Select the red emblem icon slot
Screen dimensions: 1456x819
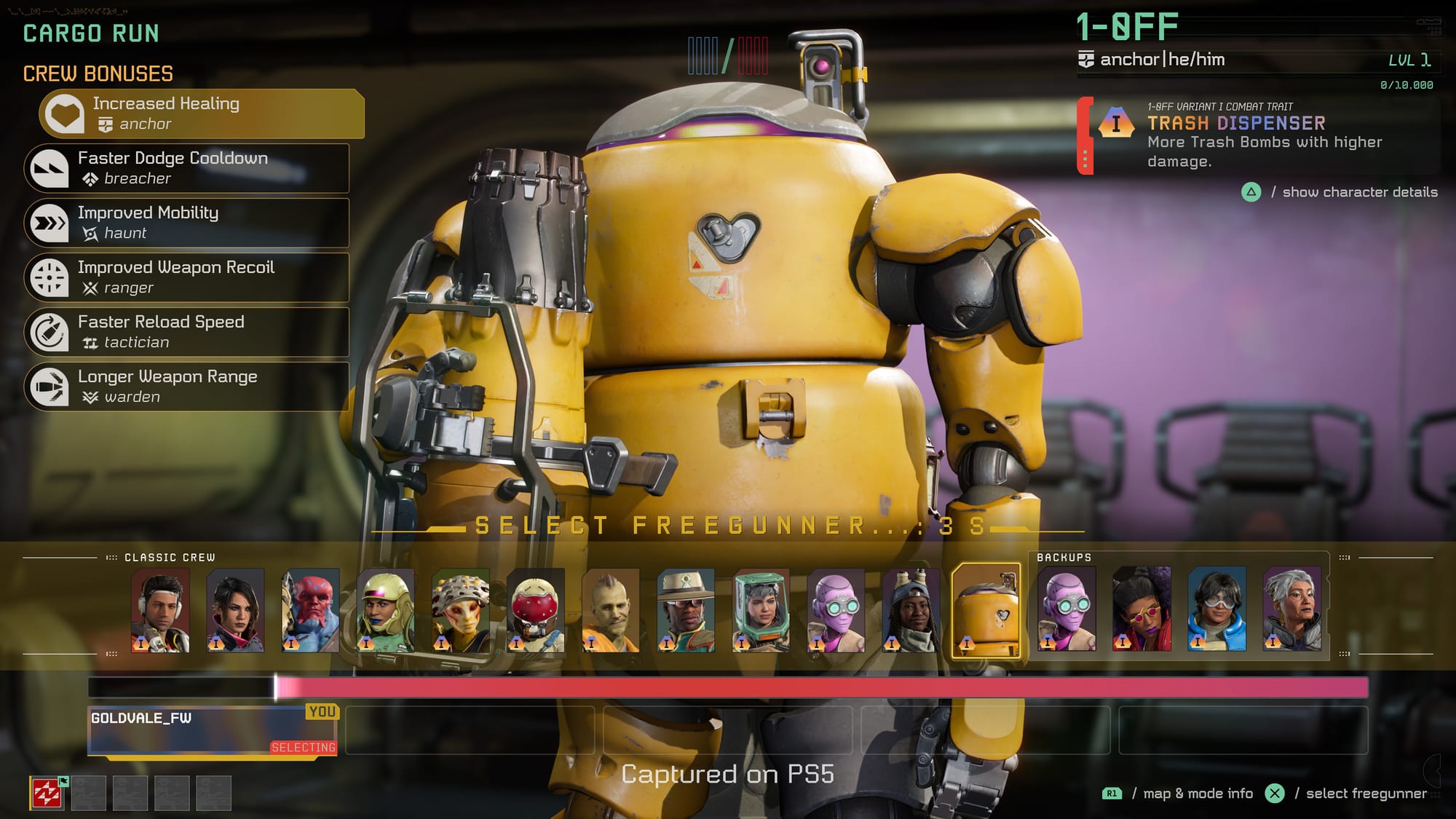(x=47, y=793)
